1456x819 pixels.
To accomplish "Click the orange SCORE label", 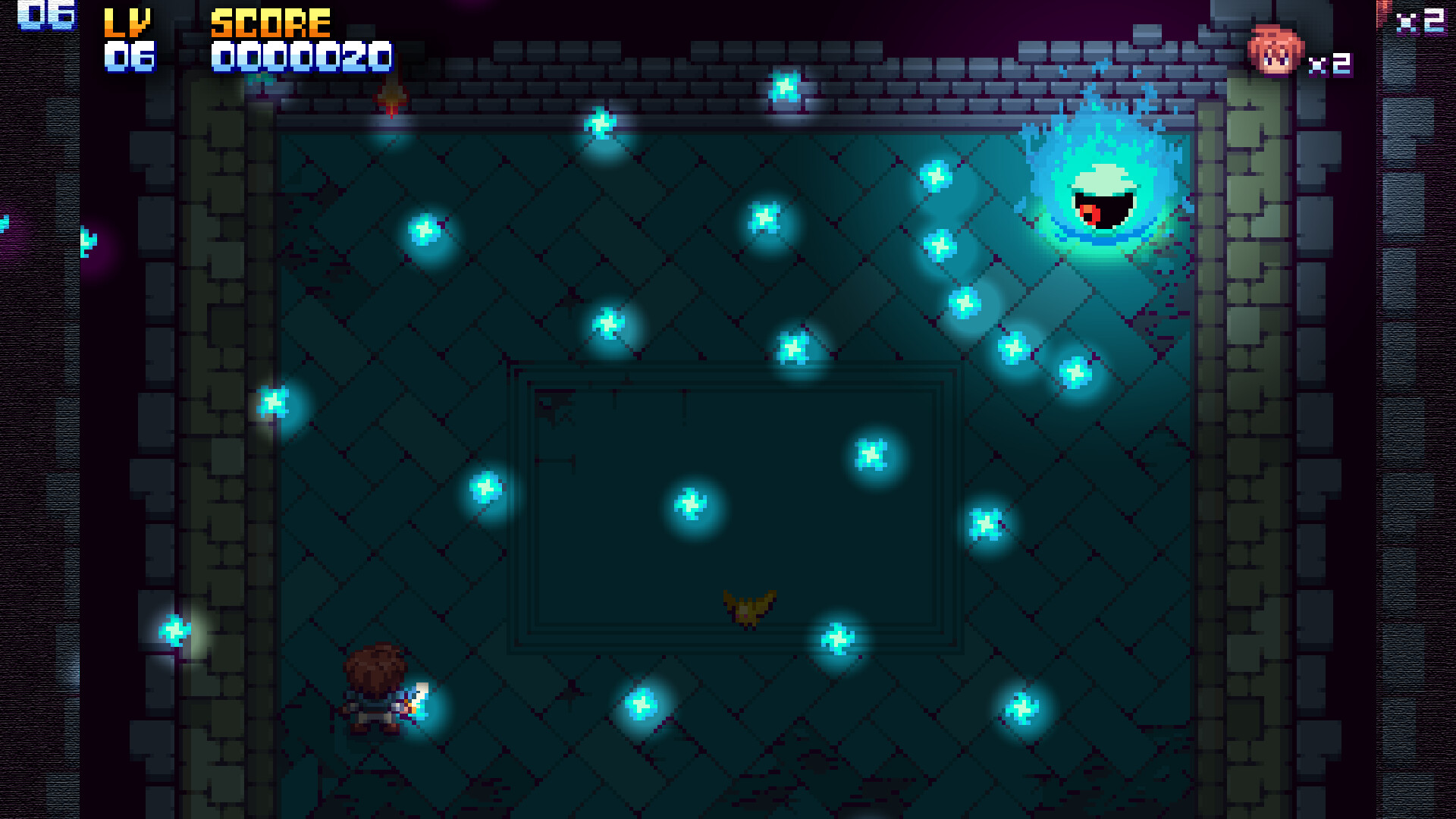I will (269, 23).
